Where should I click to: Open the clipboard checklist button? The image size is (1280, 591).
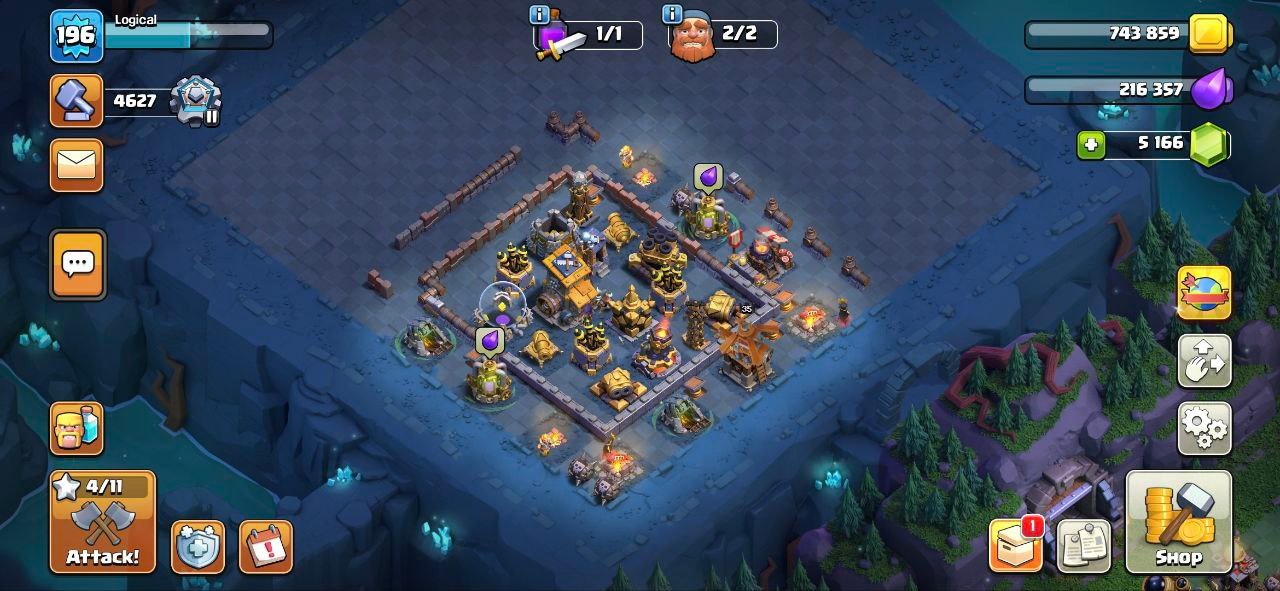(x=1082, y=545)
